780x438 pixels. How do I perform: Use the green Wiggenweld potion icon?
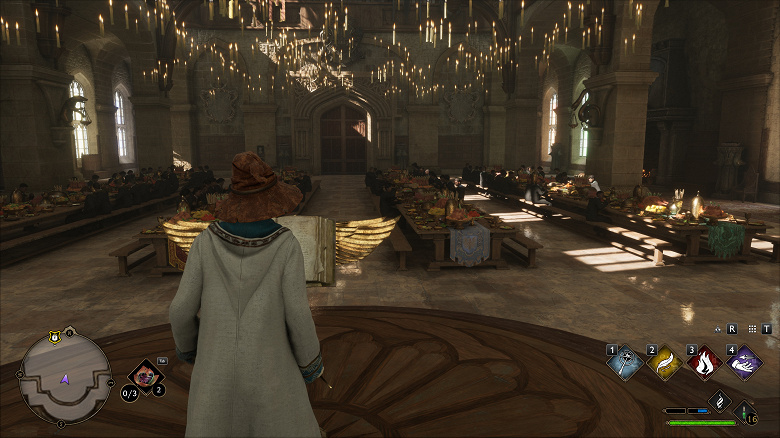point(744,412)
